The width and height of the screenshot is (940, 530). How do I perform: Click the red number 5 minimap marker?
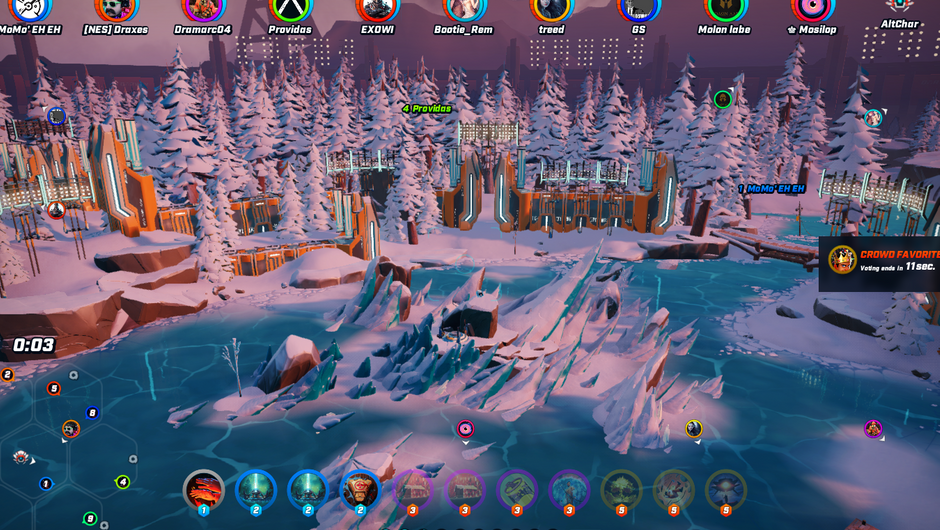[x=54, y=389]
